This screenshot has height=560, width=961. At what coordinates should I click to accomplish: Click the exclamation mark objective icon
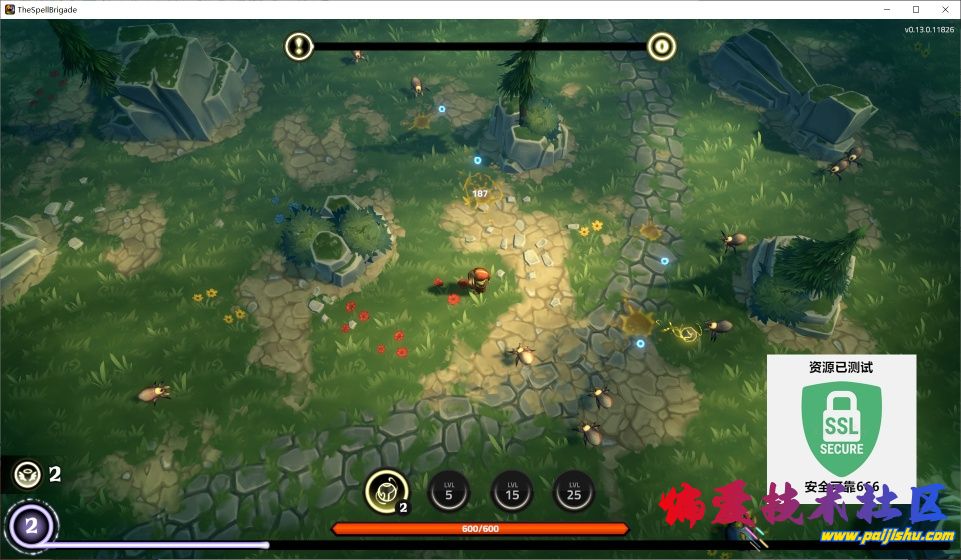coord(299,45)
